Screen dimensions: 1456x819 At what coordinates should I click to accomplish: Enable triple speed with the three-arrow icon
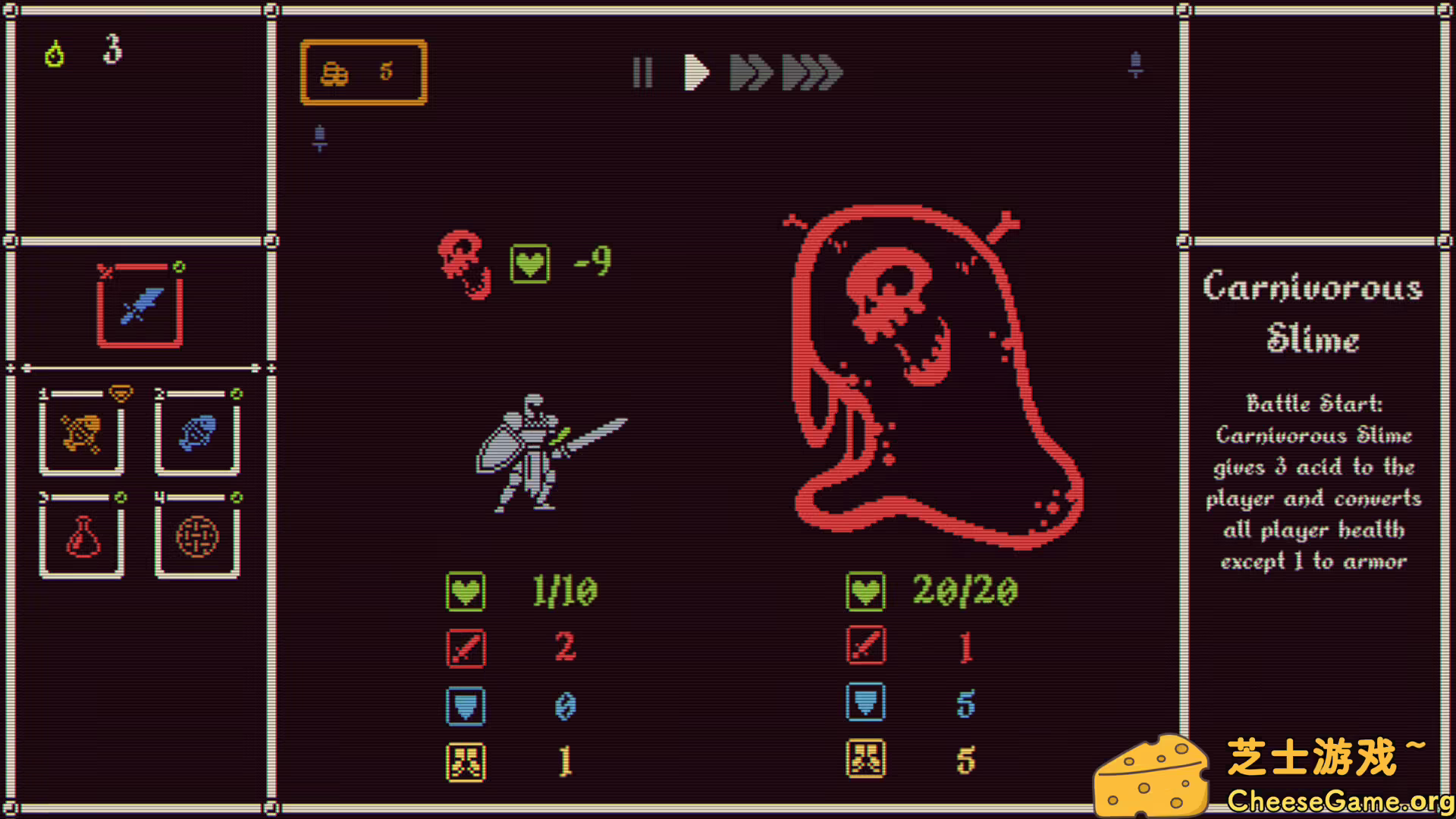point(811,73)
